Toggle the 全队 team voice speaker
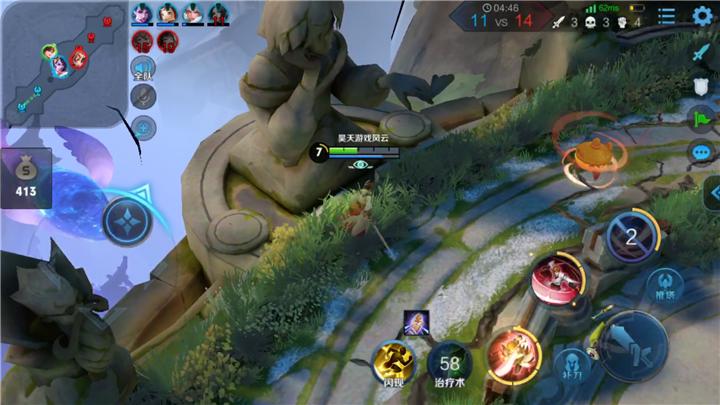 pyautogui.click(x=144, y=68)
